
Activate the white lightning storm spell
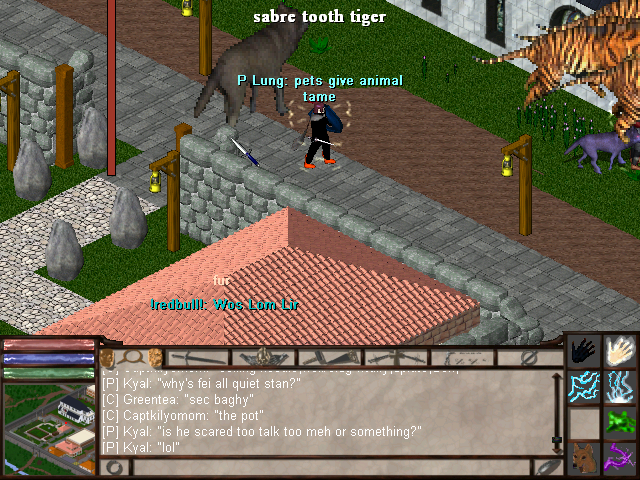(x=622, y=386)
